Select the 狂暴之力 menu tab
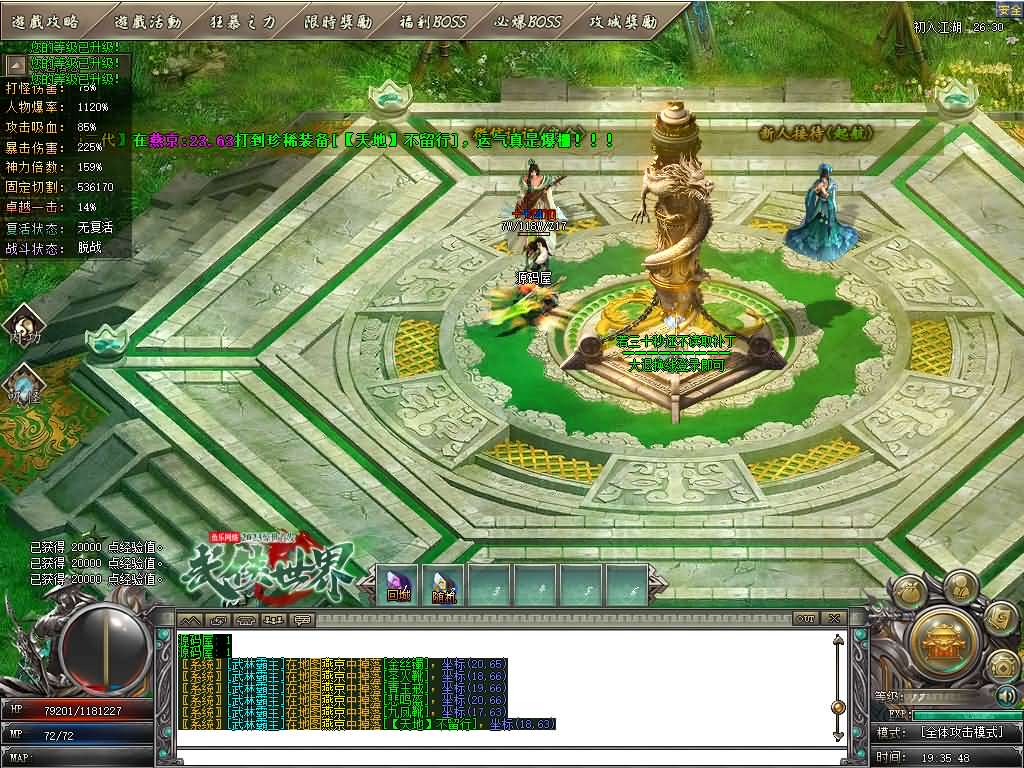The width and height of the screenshot is (1024, 768). (243, 21)
